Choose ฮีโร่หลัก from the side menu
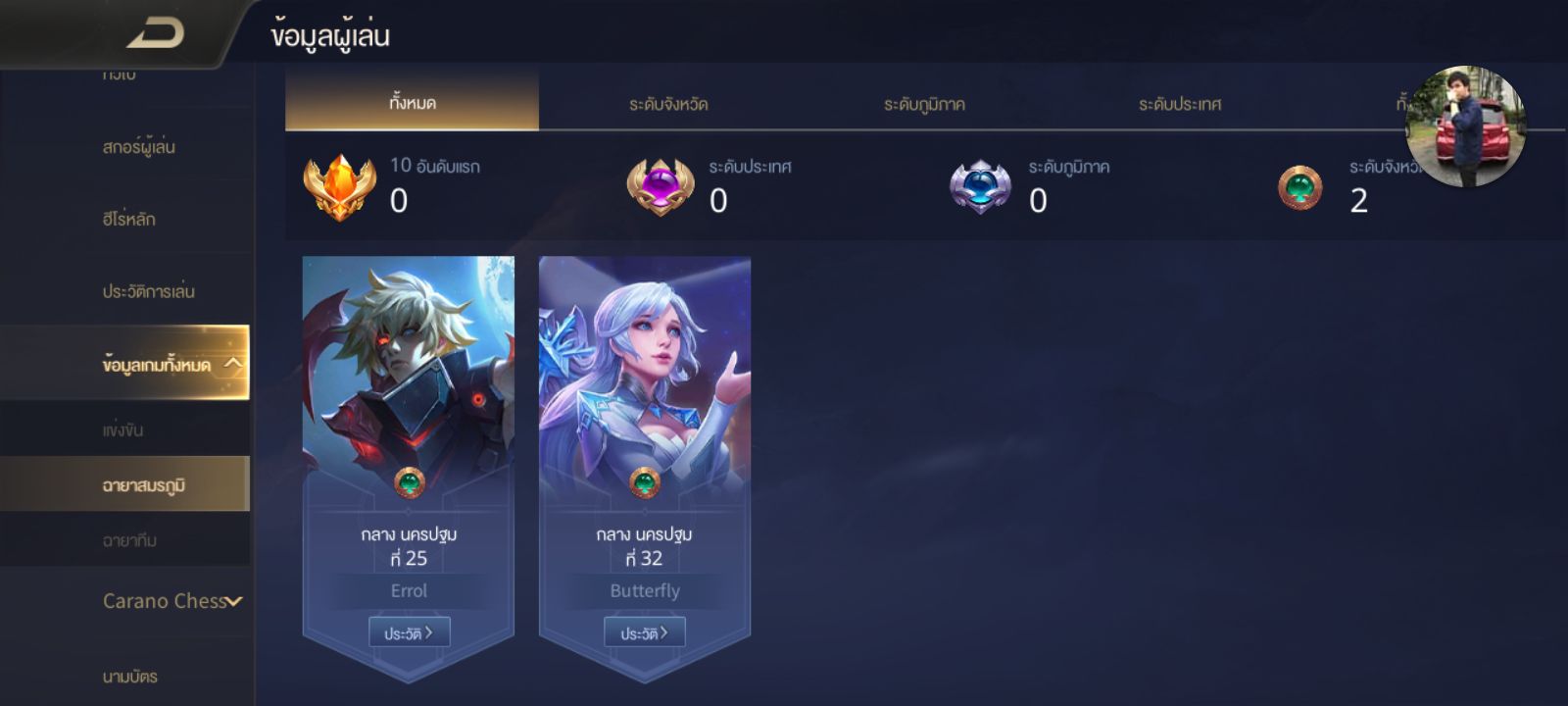1568x706 pixels. click(x=128, y=219)
